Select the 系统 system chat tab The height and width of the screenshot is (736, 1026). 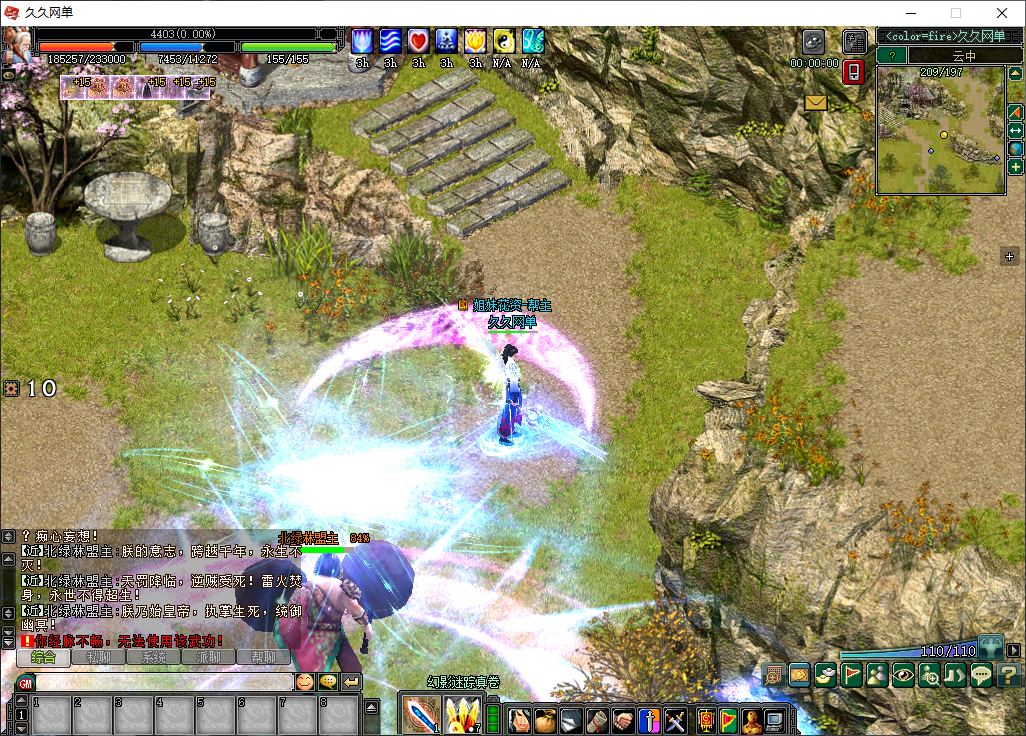tap(153, 658)
